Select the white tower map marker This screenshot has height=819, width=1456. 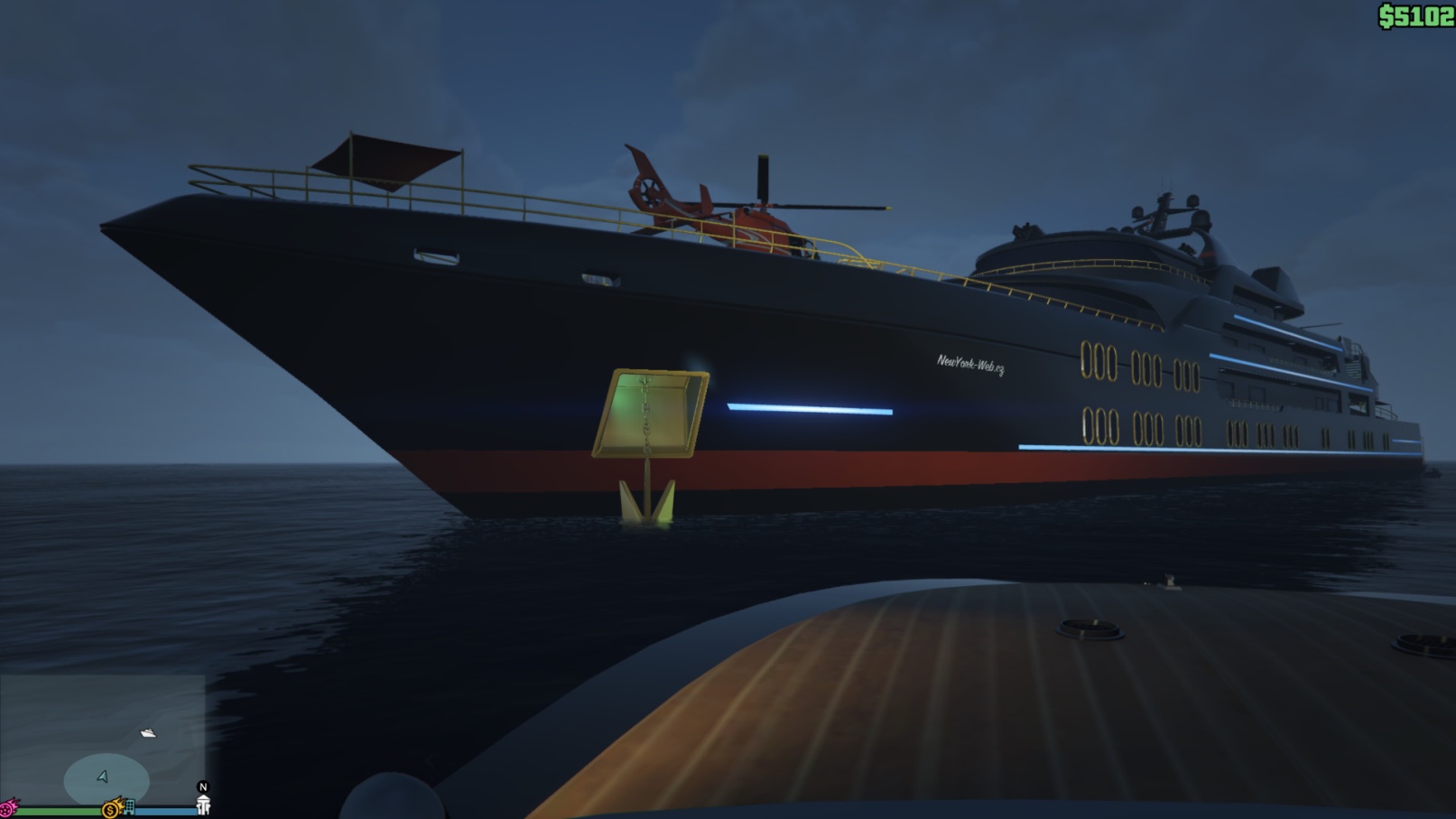(x=203, y=805)
